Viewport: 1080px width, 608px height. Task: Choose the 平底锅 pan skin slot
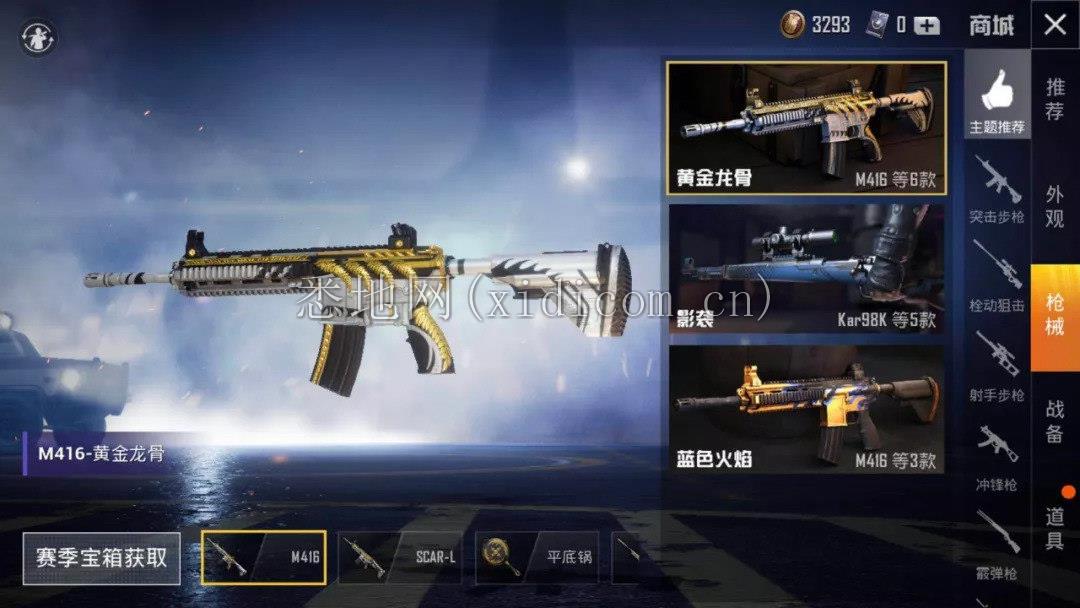(x=537, y=557)
